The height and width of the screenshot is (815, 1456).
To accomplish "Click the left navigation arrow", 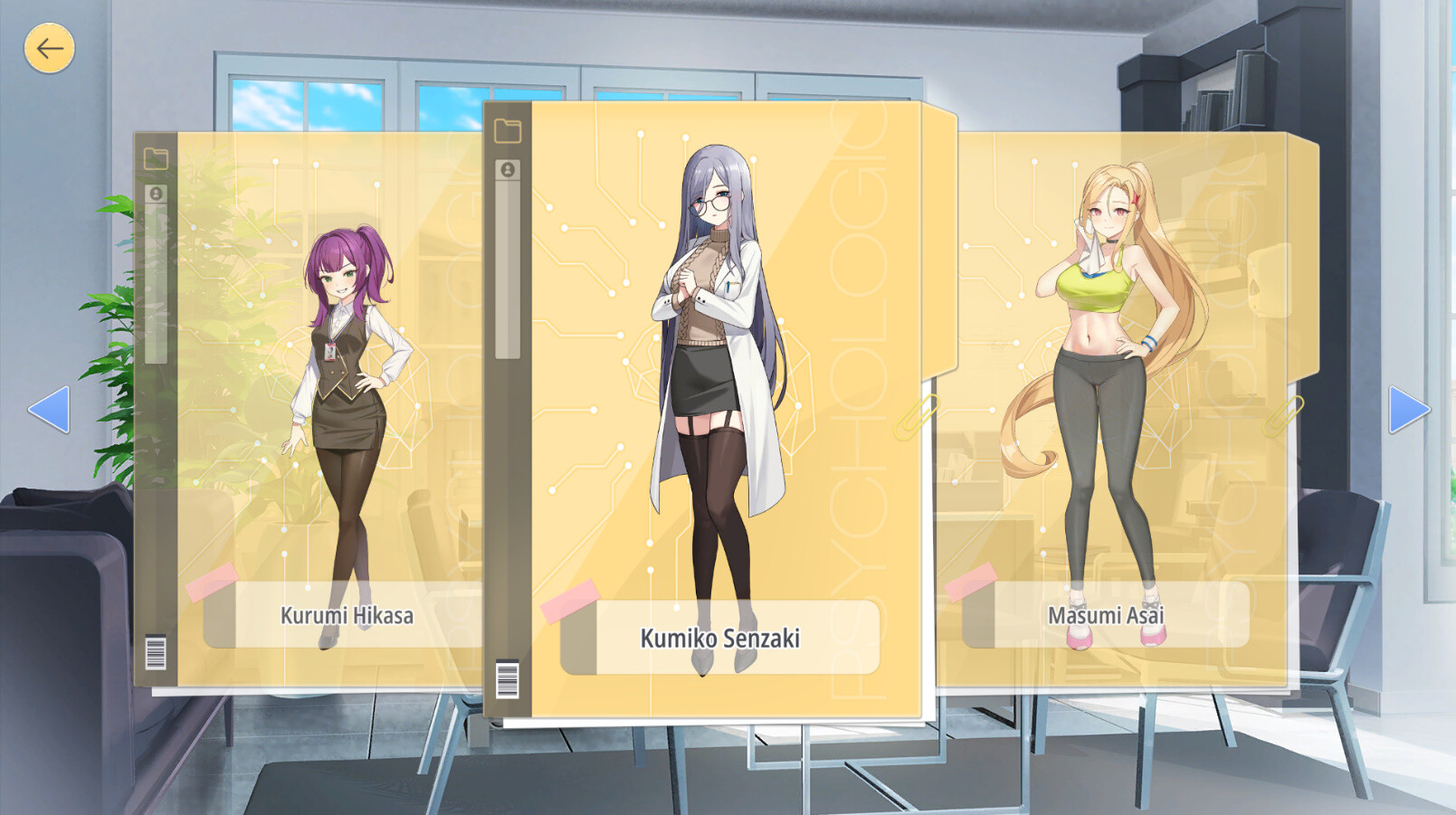I will point(52,410).
